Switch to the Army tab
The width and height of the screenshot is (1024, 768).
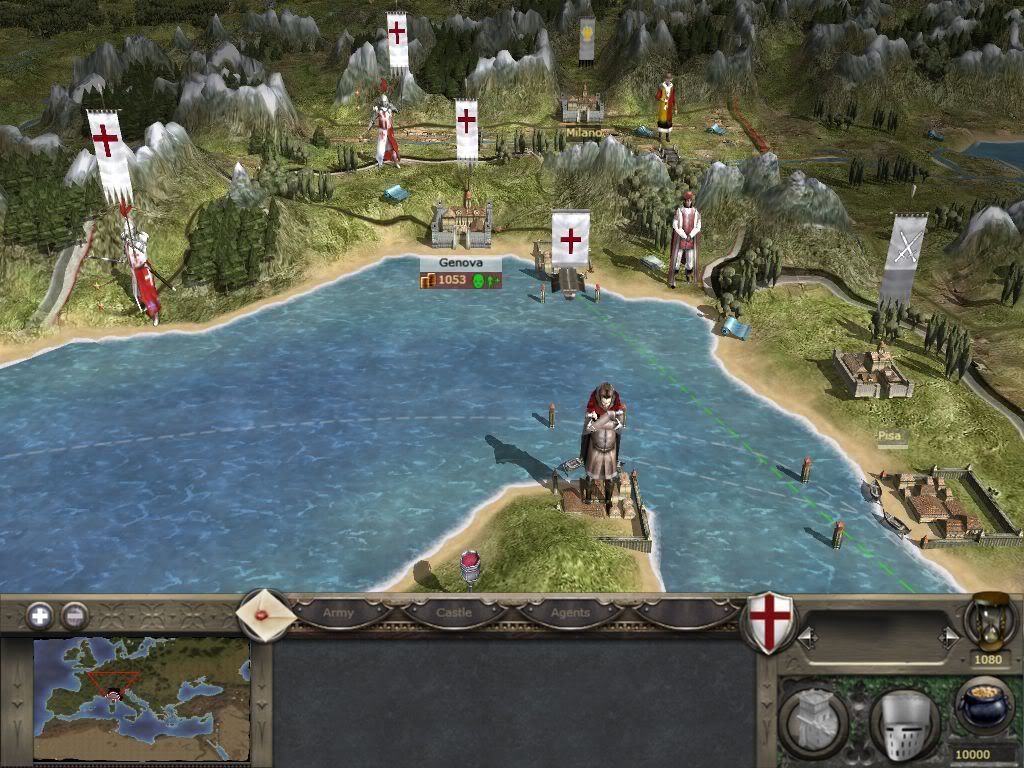point(338,612)
